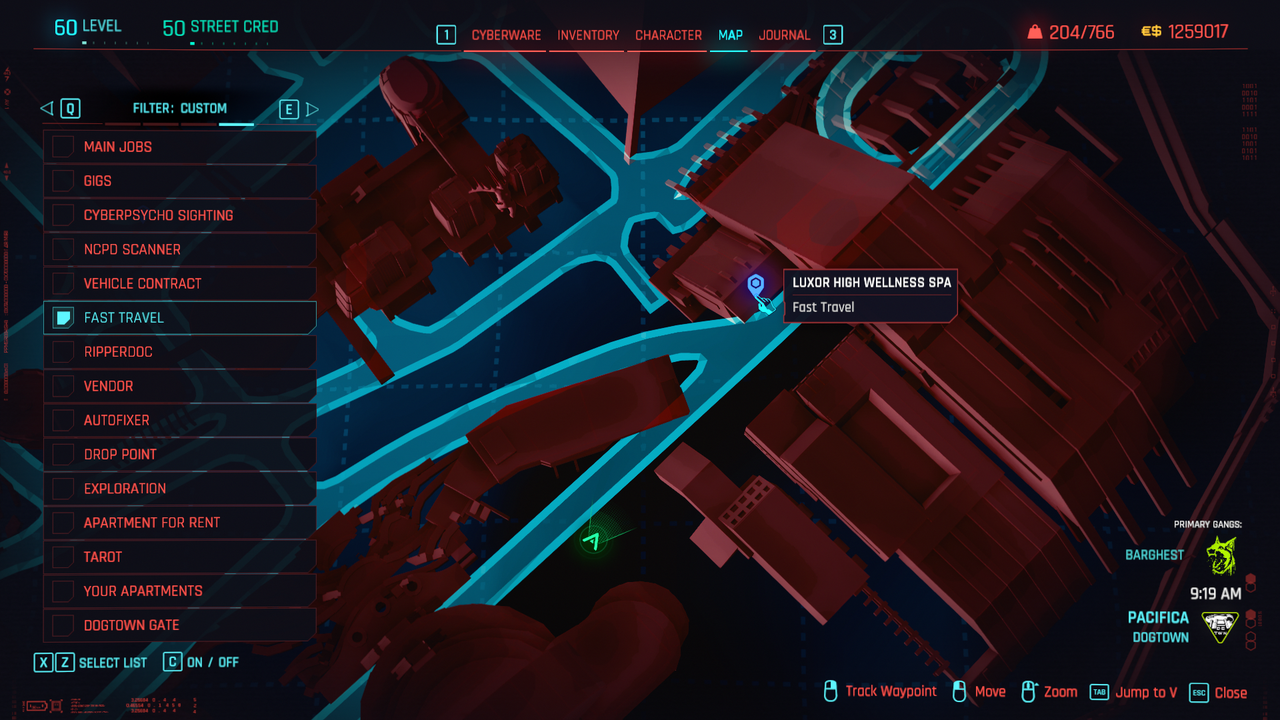Go to the Journal tab
The image size is (1280, 720).
click(x=784, y=35)
